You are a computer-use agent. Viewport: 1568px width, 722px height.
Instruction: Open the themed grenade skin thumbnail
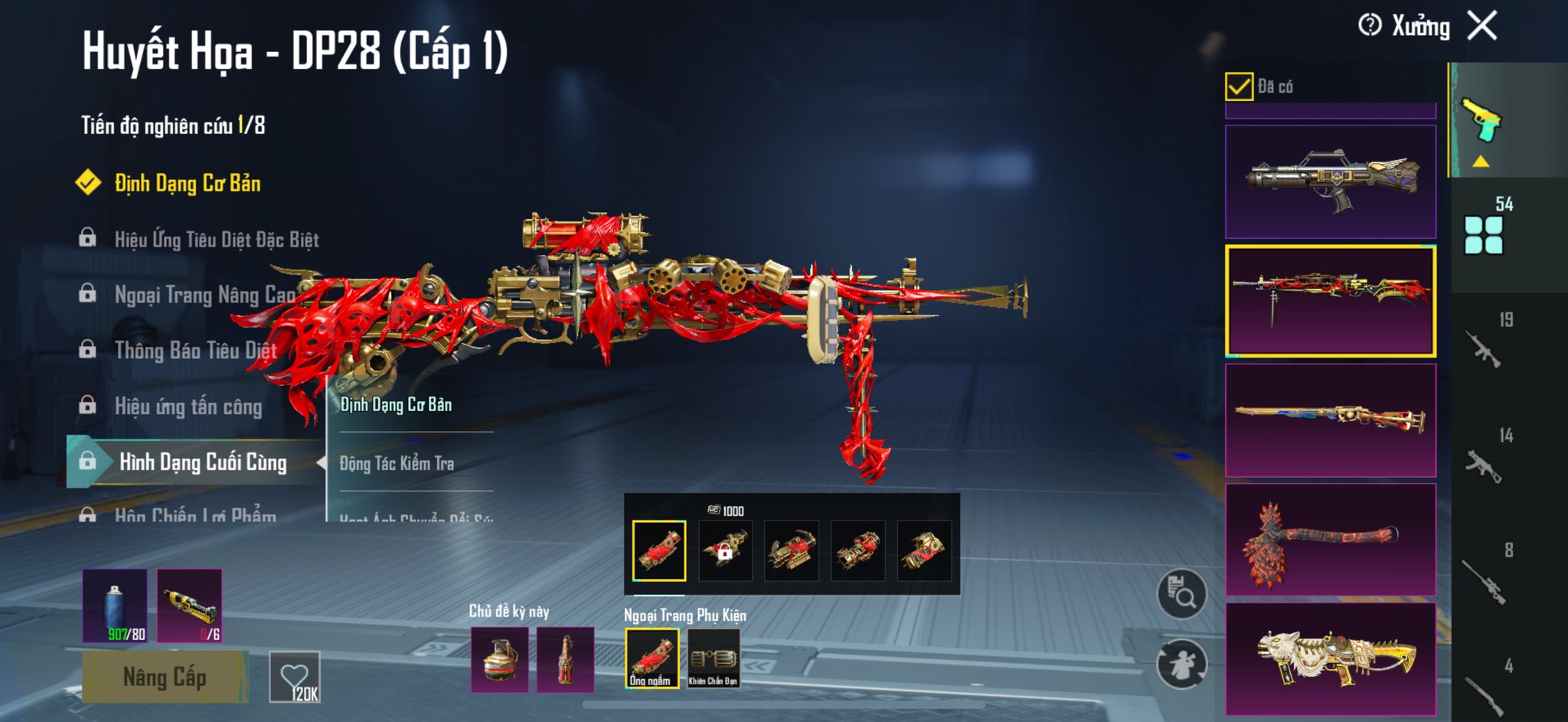499,659
